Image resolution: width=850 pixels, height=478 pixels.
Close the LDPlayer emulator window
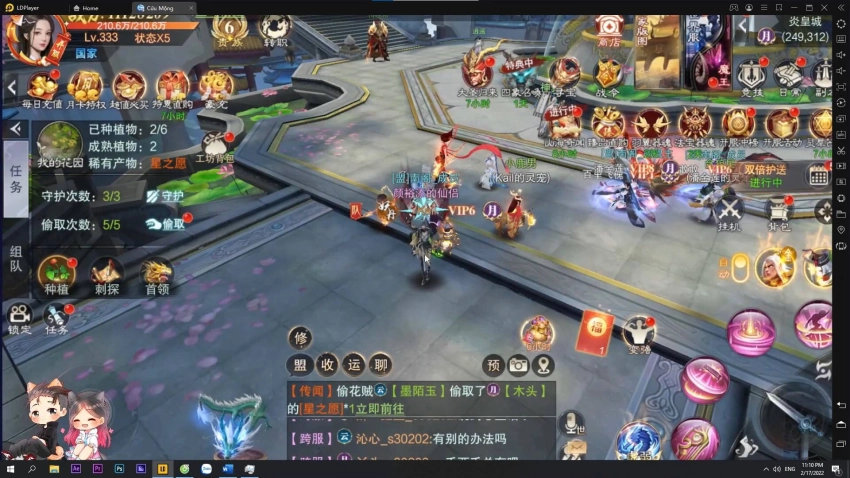click(x=838, y=7)
